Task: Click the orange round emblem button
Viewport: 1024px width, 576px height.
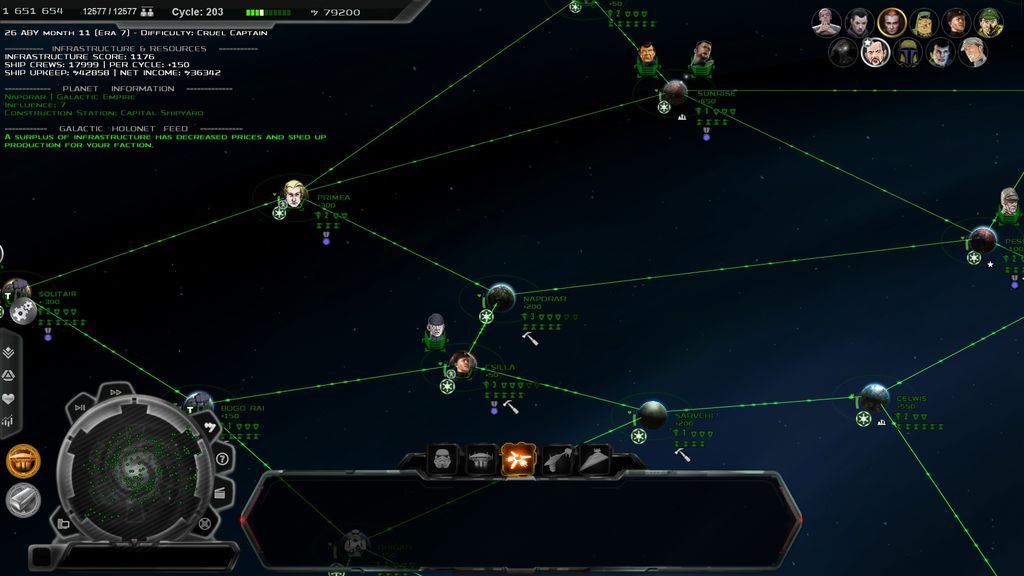Action: tap(23, 461)
